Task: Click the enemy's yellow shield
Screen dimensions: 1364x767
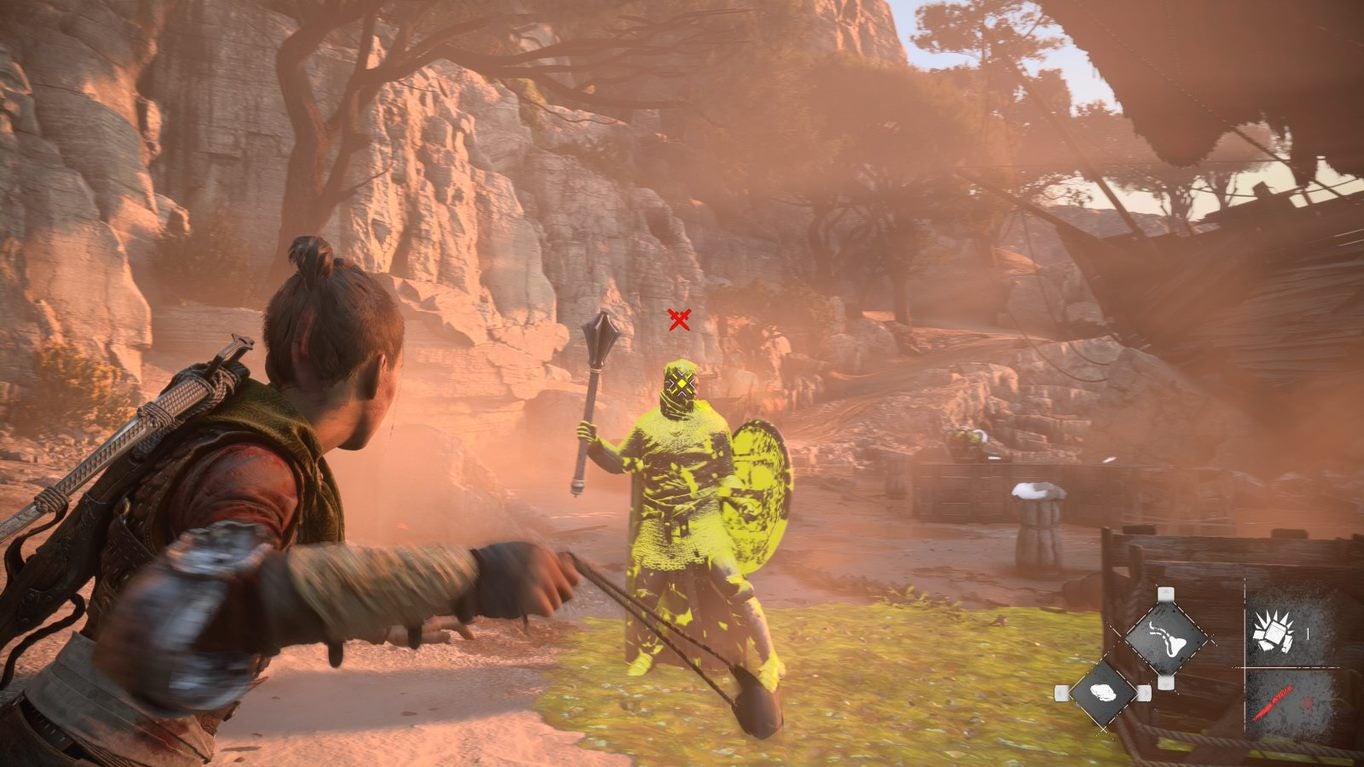Action: click(x=758, y=500)
